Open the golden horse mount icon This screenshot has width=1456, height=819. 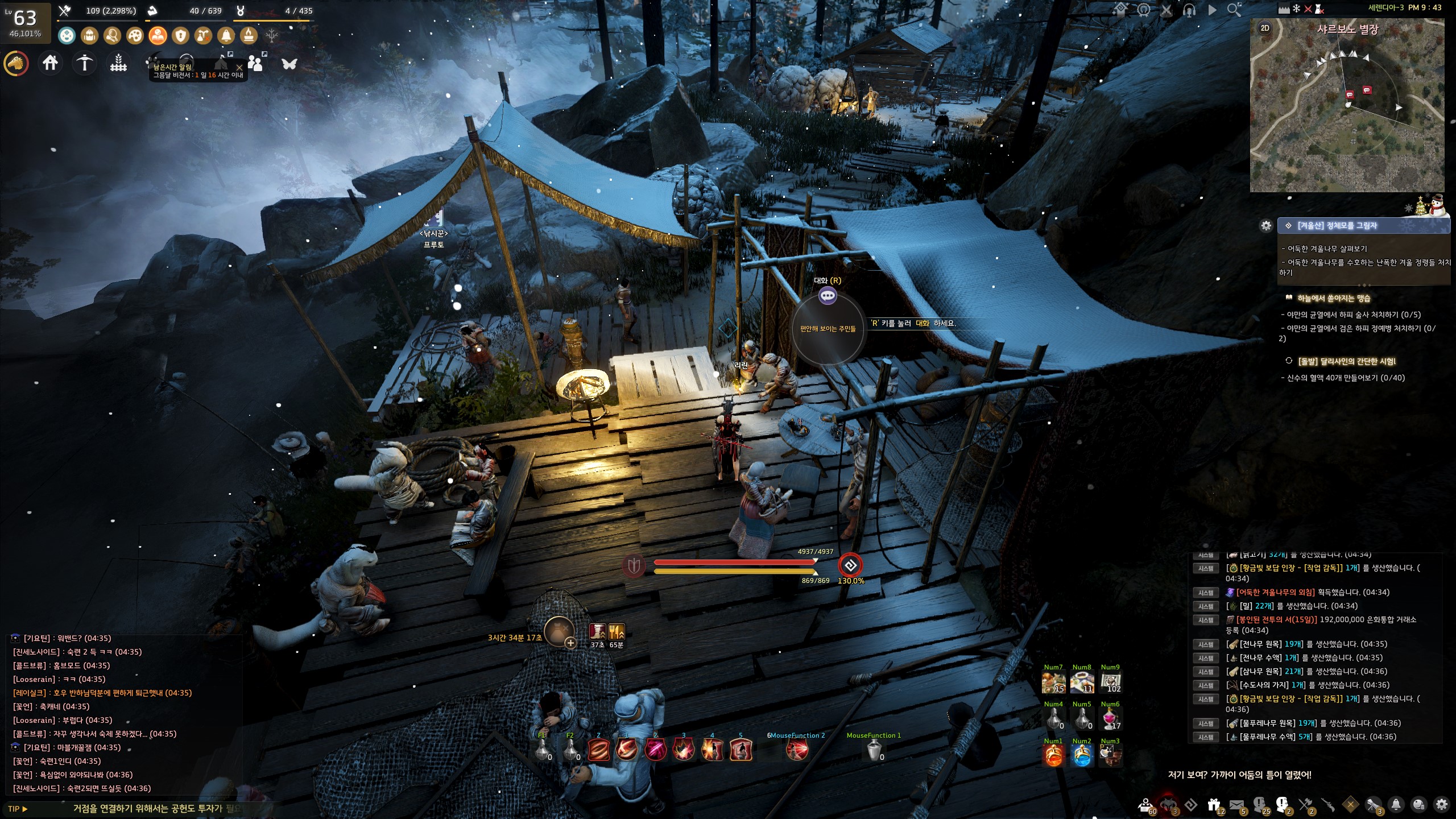(16, 63)
